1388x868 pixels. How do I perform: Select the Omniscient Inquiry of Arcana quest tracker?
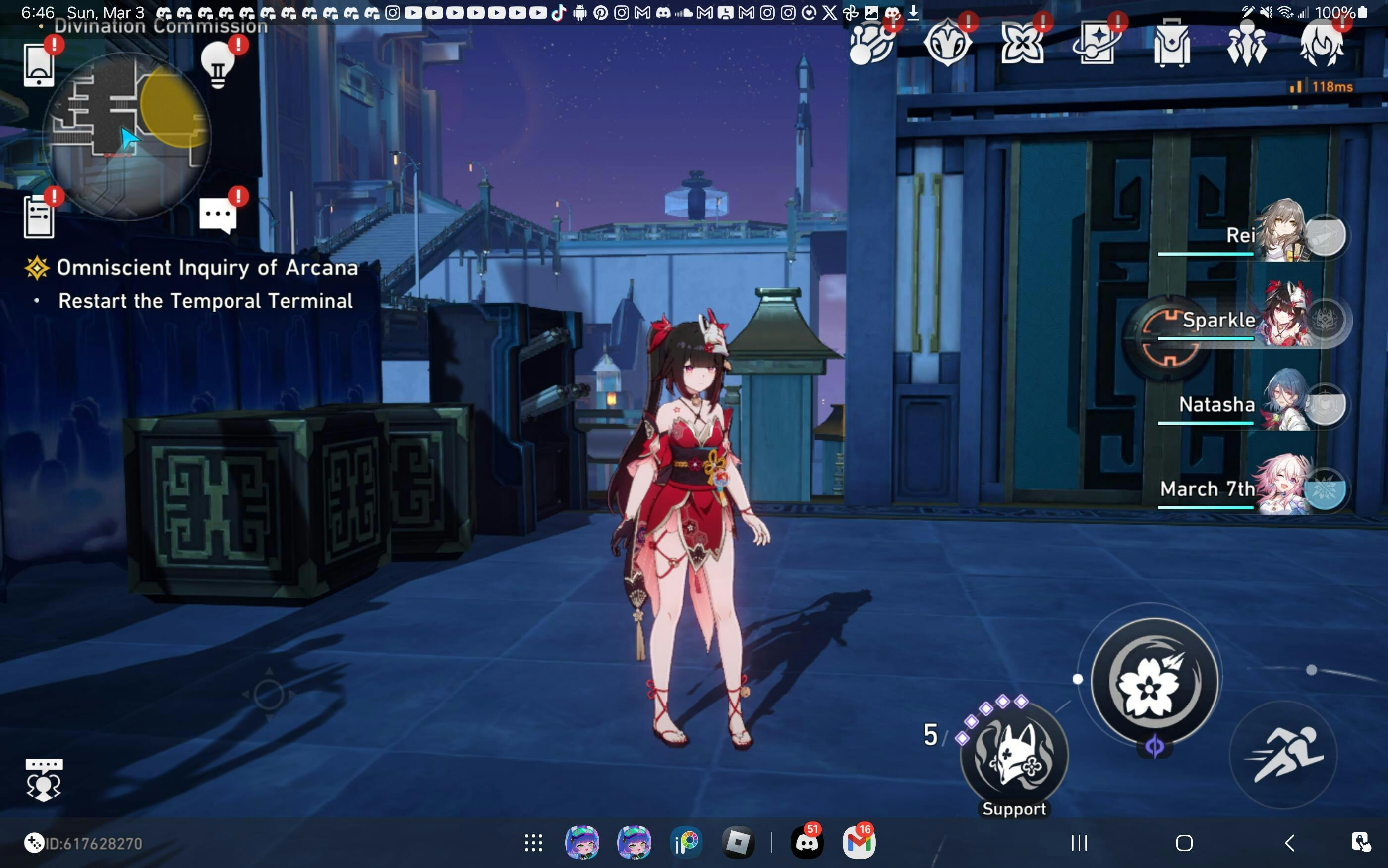point(207,268)
